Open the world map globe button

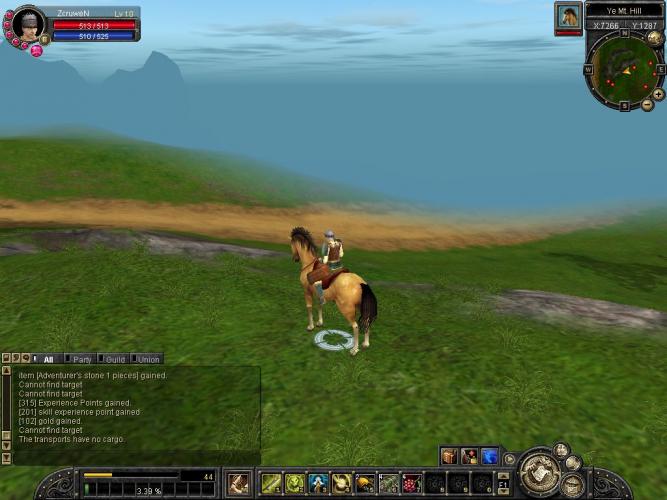click(655, 38)
